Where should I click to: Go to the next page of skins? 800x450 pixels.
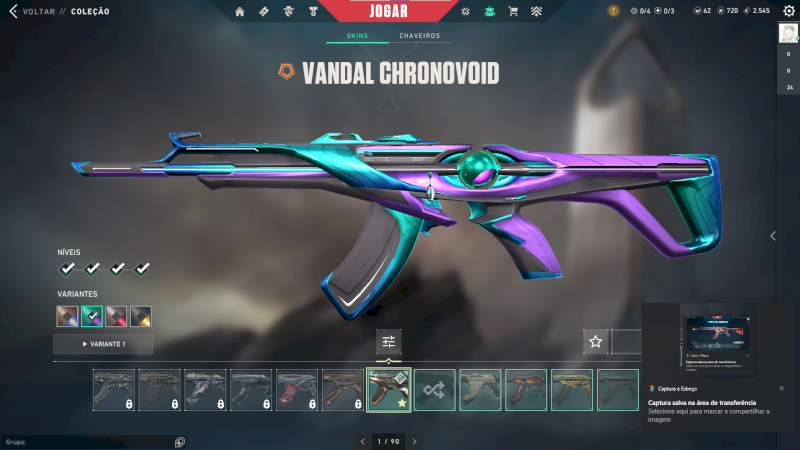tap(414, 441)
